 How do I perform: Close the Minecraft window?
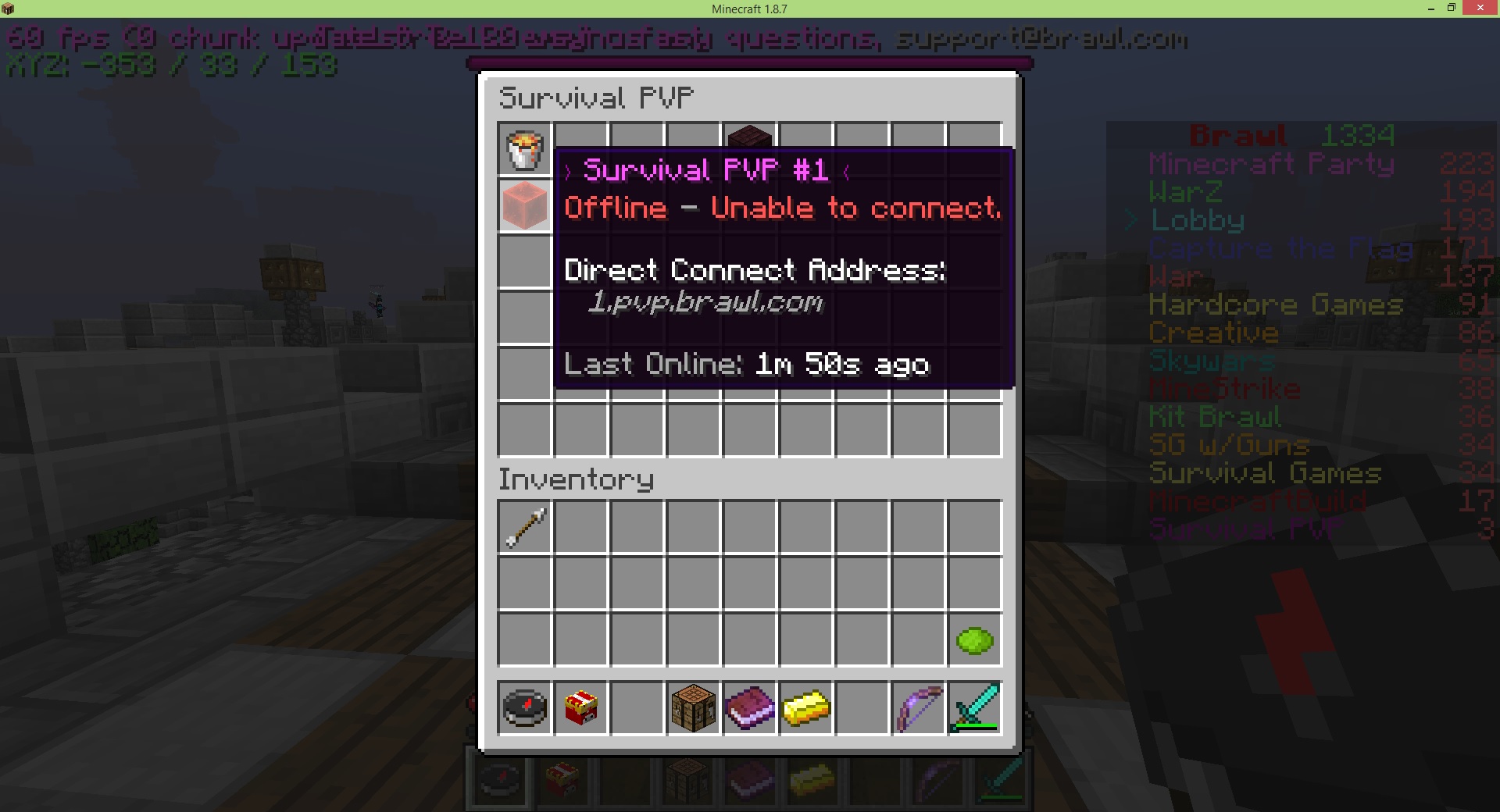pyautogui.click(x=1480, y=9)
